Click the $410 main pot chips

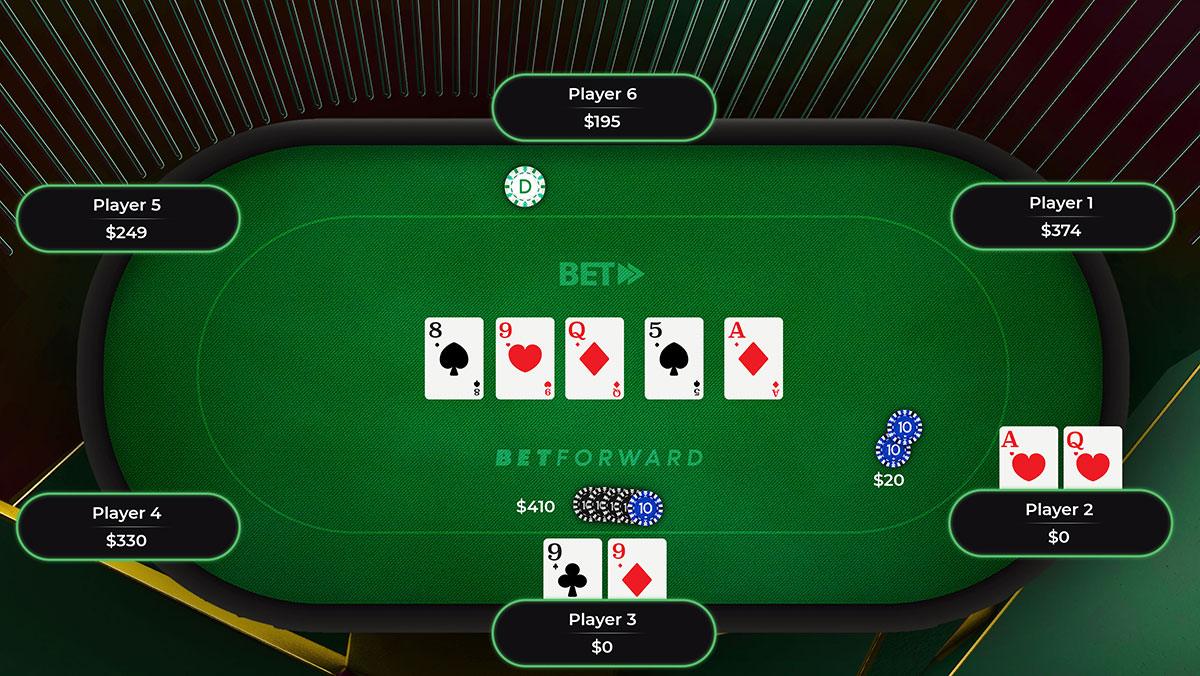617,506
